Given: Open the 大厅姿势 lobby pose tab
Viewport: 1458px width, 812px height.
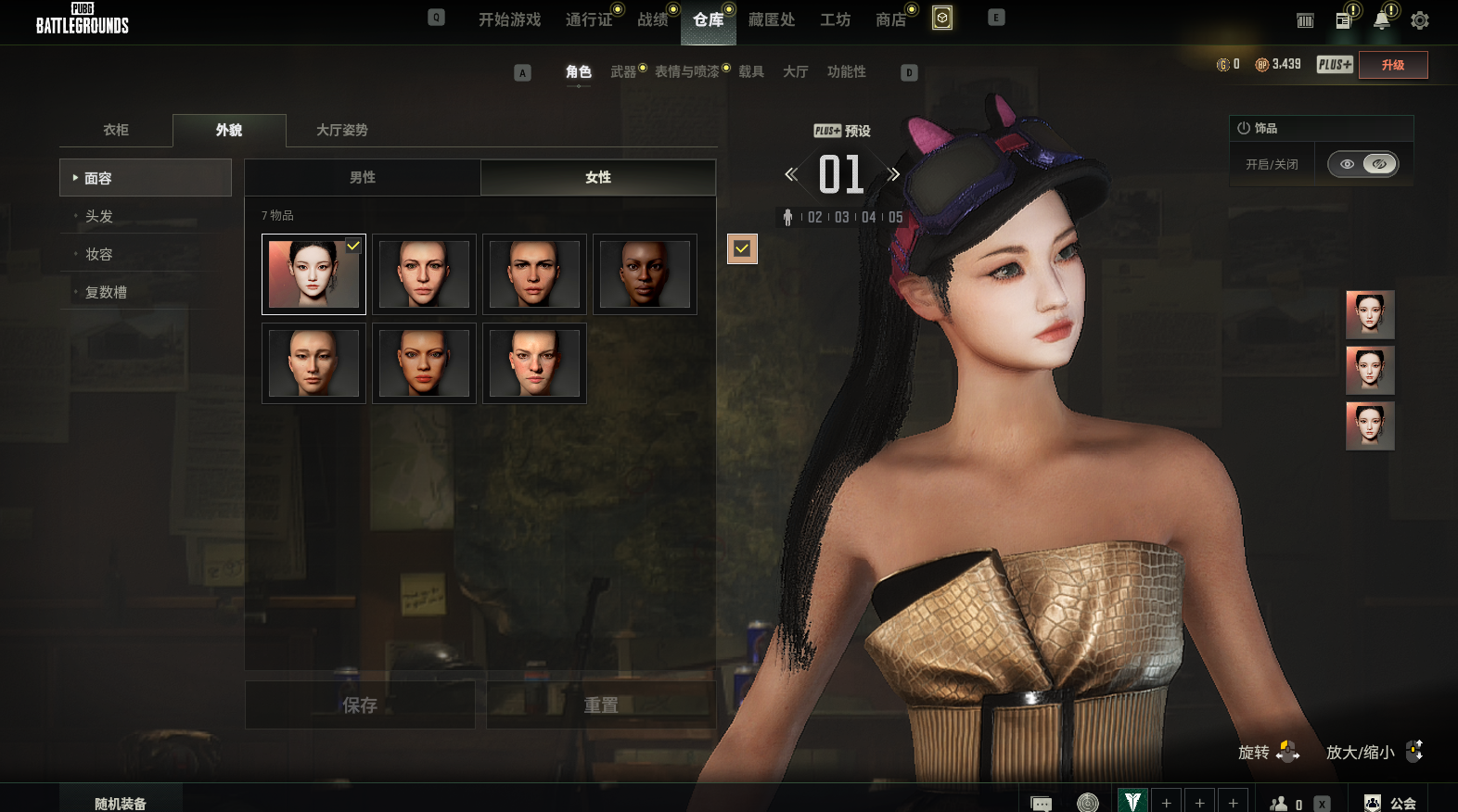Looking at the screenshot, I should pyautogui.click(x=341, y=130).
